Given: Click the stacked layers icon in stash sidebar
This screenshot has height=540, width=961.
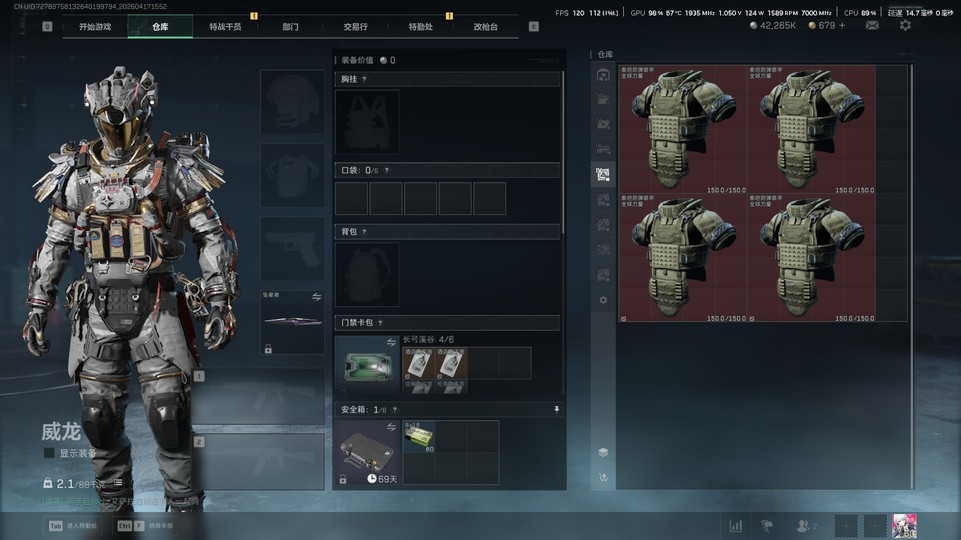Looking at the screenshot, I should tap(603, 452).
